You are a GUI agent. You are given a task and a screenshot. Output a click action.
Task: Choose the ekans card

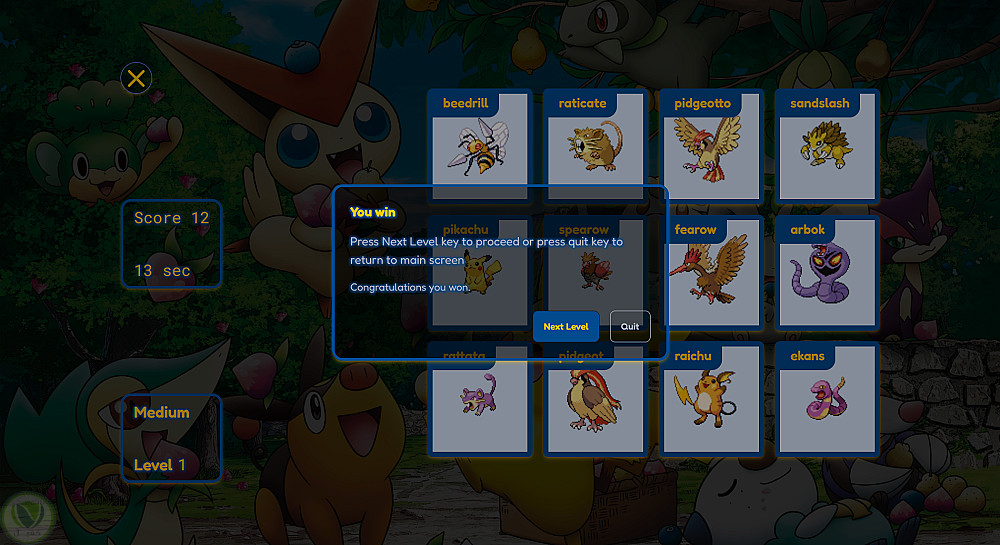(827, 398)
